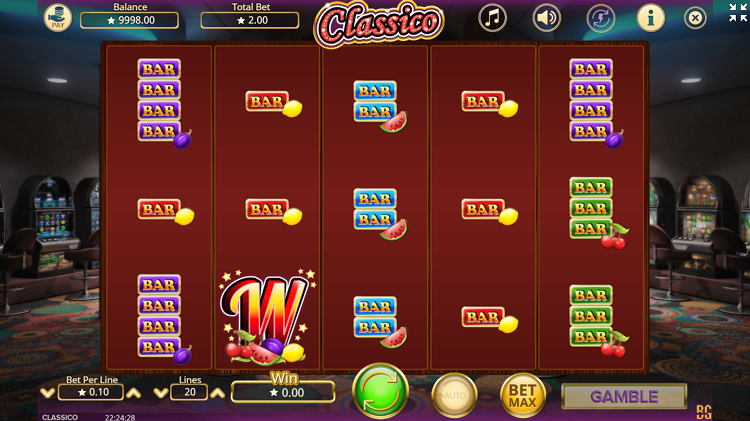
Task: Toggle the sound speaker button
Action: click(x=546, y=17)
